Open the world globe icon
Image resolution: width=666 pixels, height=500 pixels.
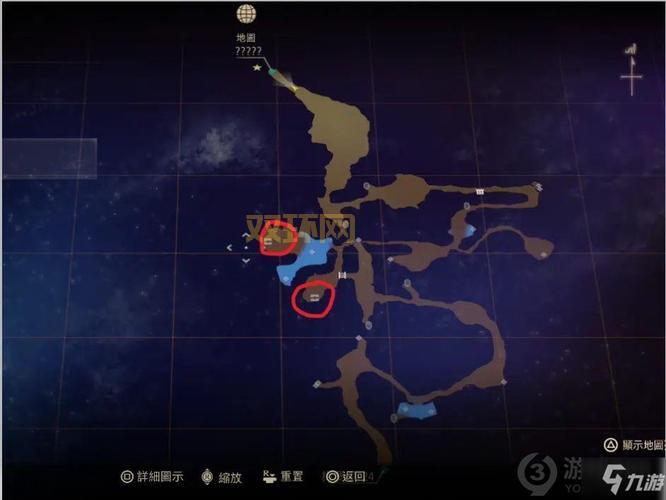point(246,14)
